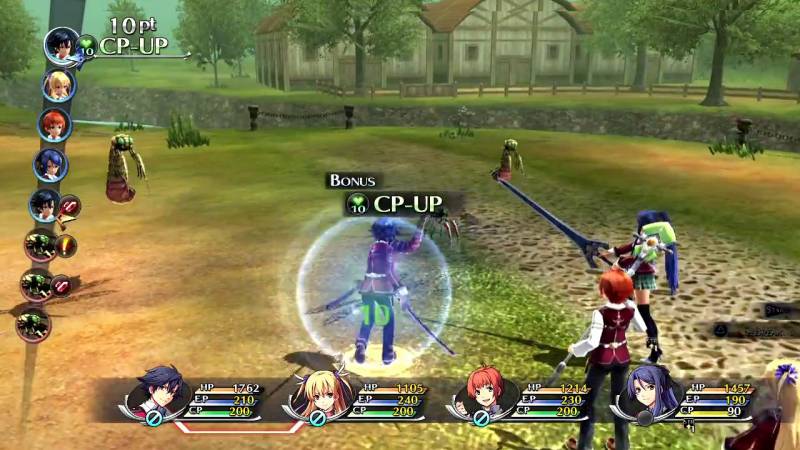800x450 pixels.
Task: Select Rean's active turn portrait beside 10pt CP-UP
Action: tap(62, 45)
